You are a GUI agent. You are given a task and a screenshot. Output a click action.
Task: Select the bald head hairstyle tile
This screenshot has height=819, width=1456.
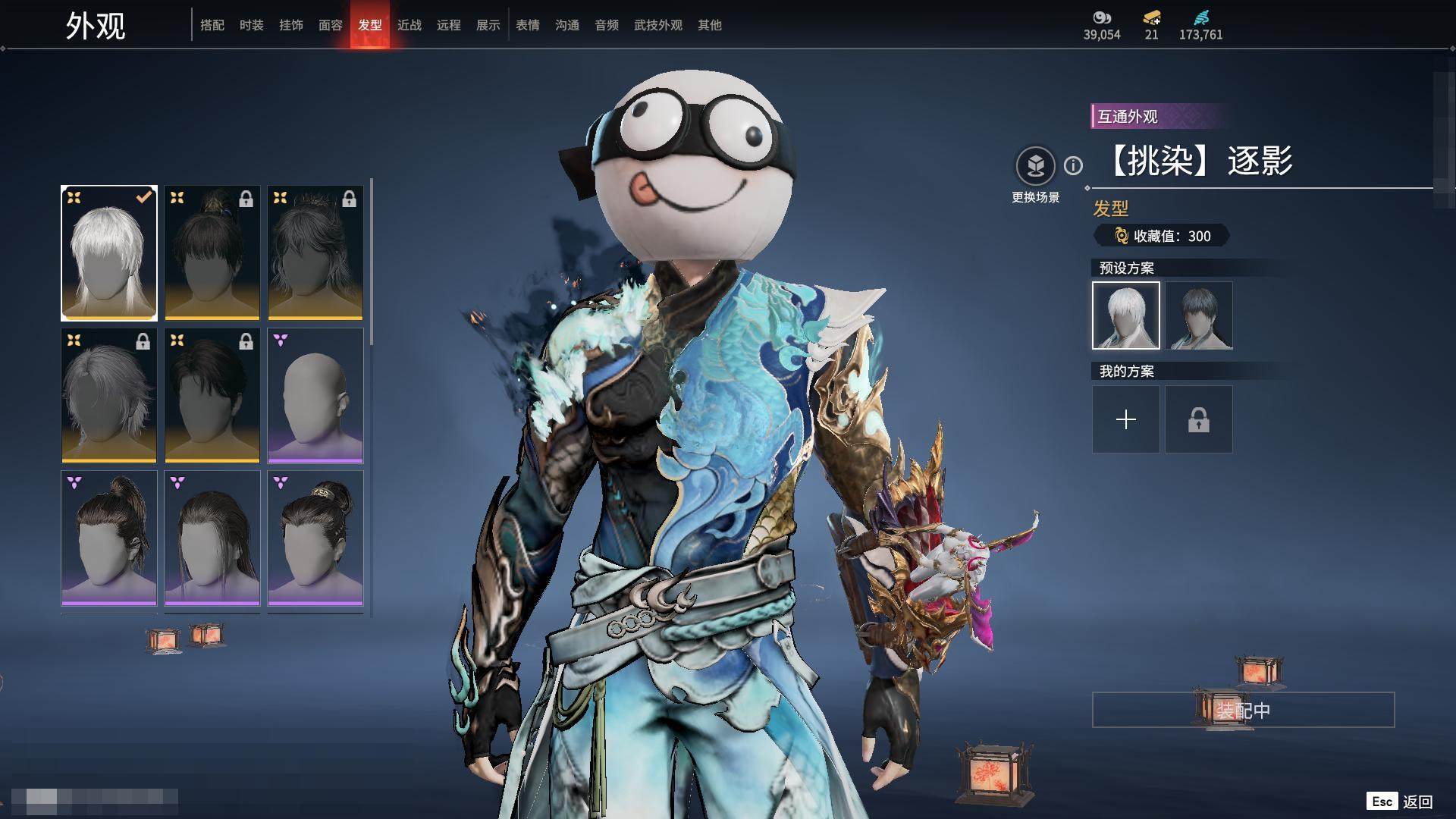tap(315, 396)
